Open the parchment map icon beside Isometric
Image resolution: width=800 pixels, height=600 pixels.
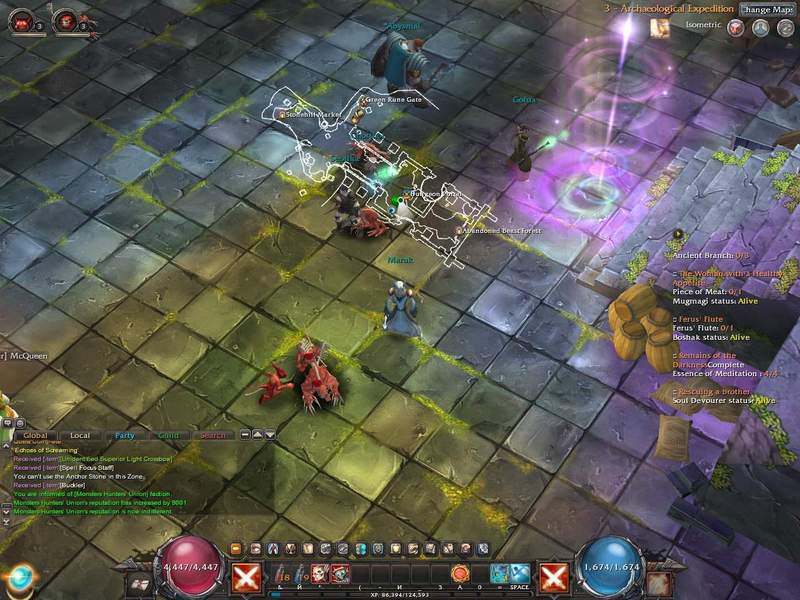pyautogui.click(x=660, y=28)
